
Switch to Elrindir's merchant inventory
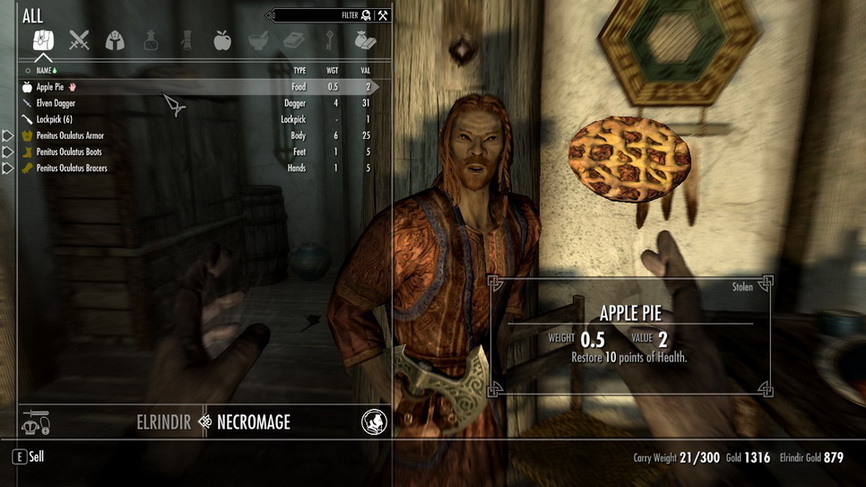click(x=161, y=422)
